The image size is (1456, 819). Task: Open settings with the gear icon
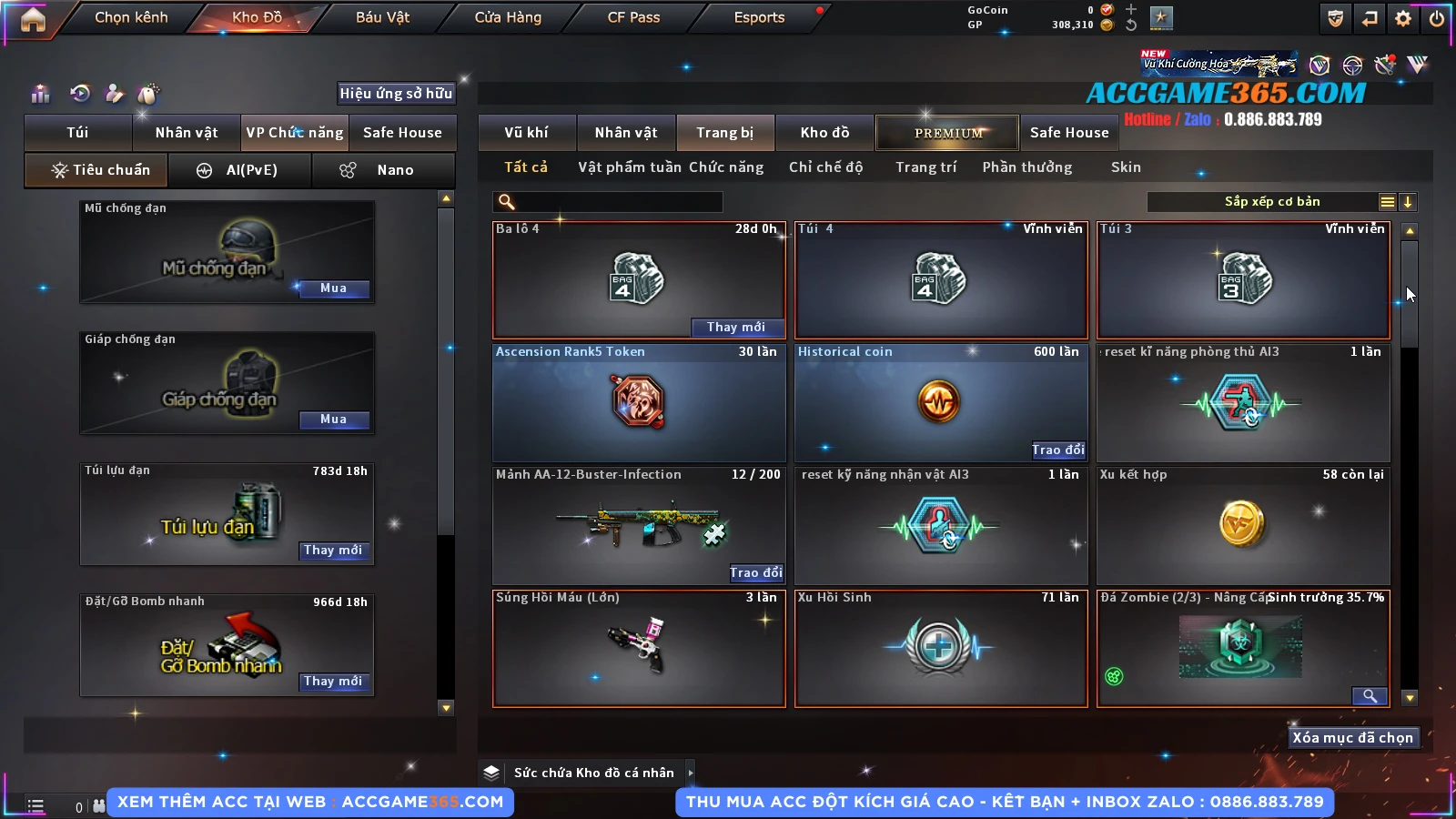point(1403,18)
